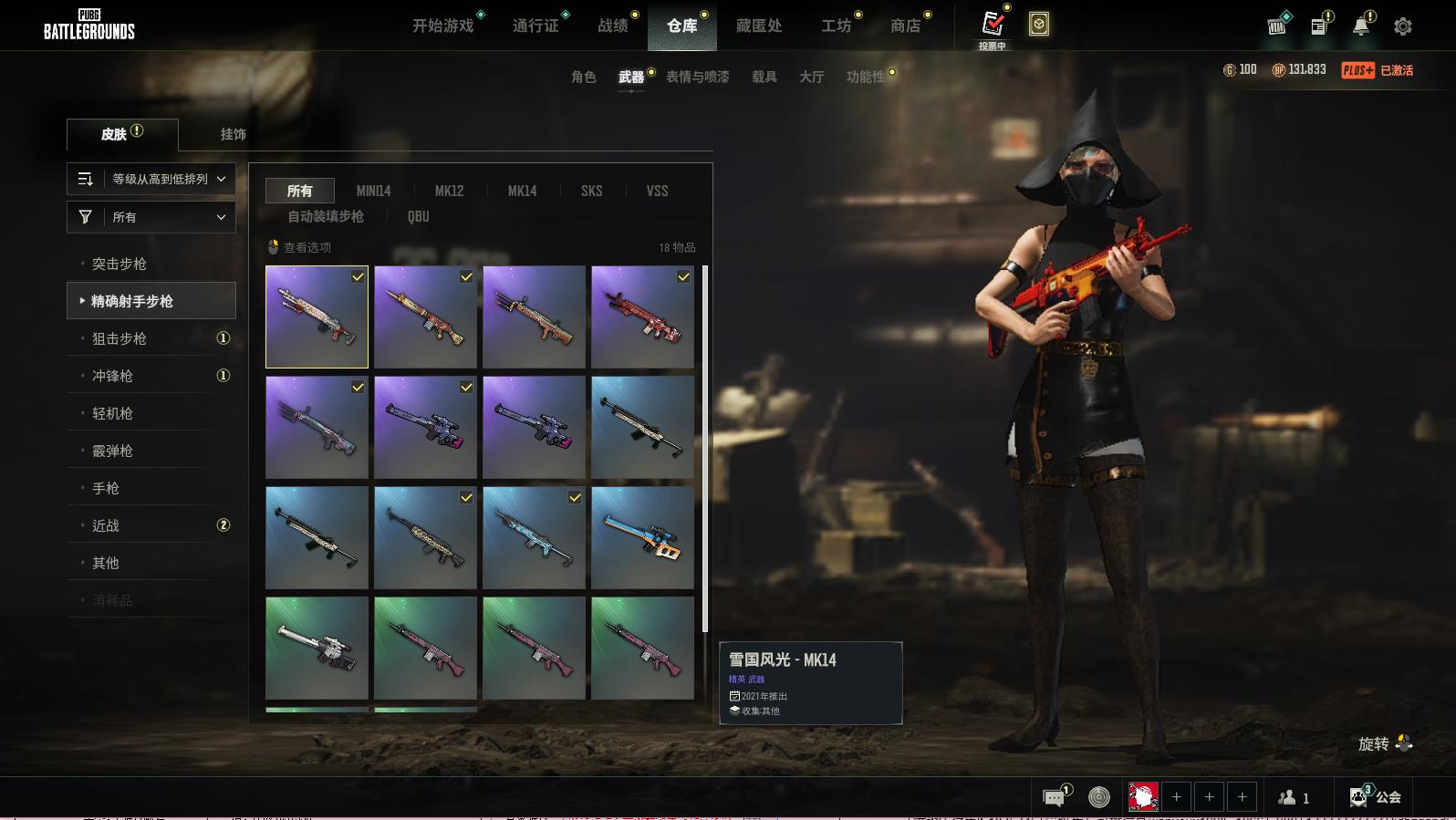Open the 所有 filter dropdown

[x=151, y=217]
